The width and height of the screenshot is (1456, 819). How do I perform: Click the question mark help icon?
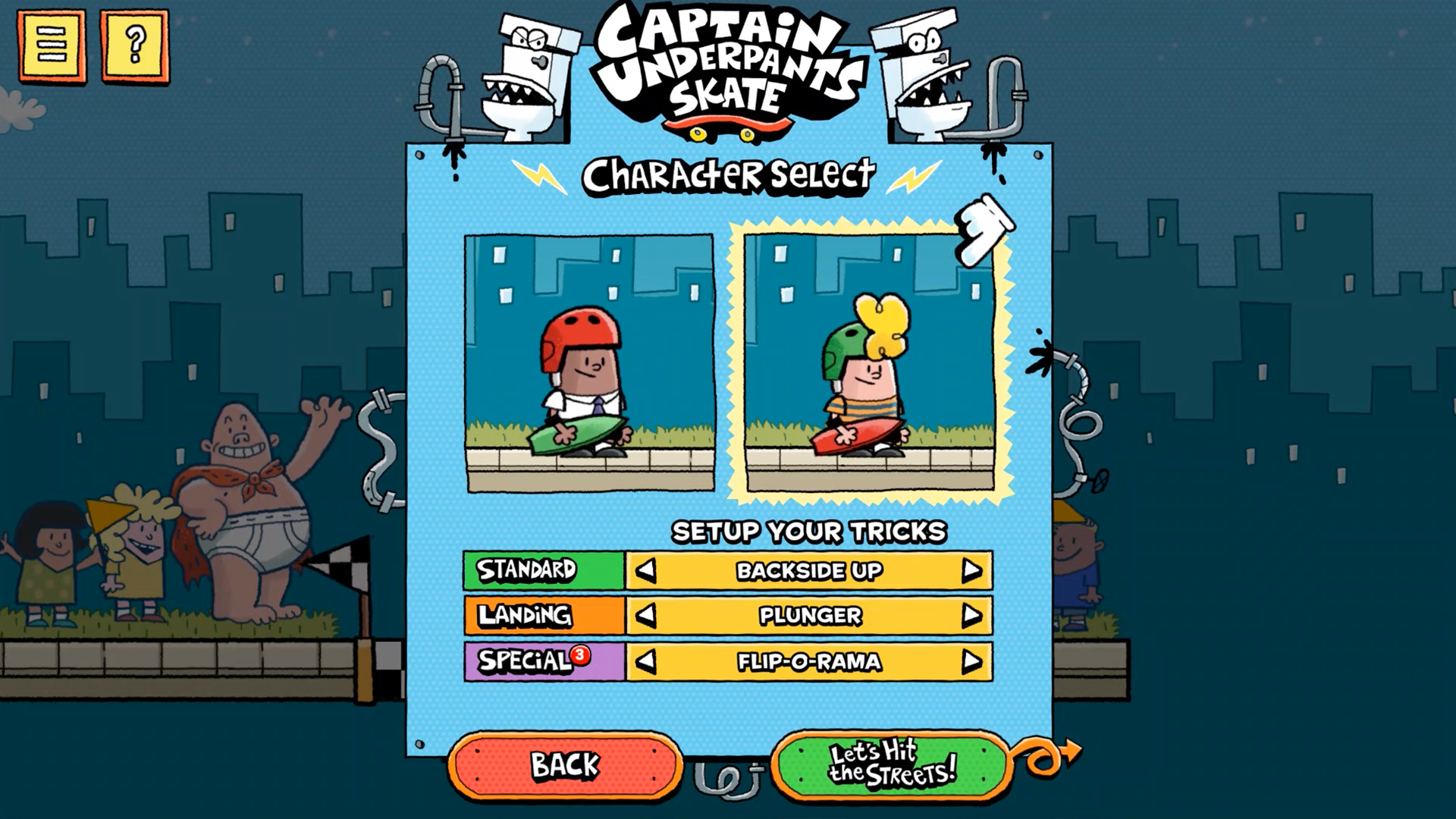coord(134,45)
